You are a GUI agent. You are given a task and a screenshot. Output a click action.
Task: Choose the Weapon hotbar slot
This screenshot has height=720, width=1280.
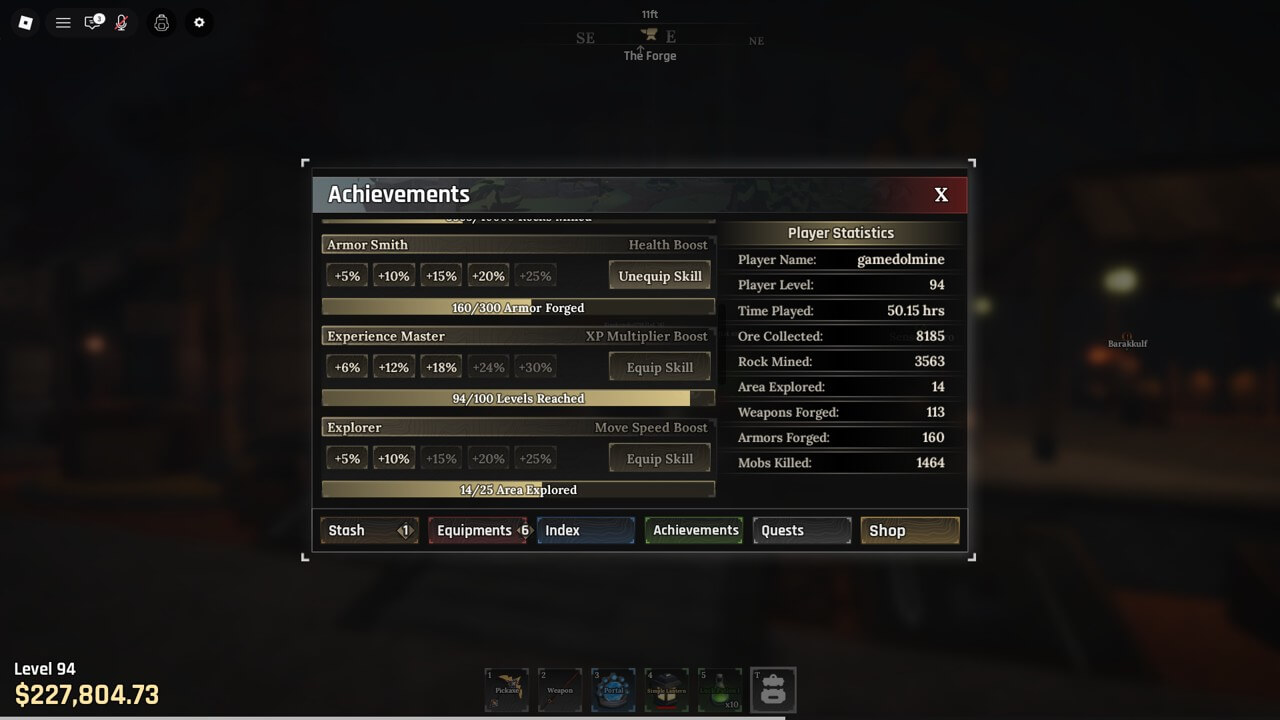pyautogui.click(x=559, y=690)
